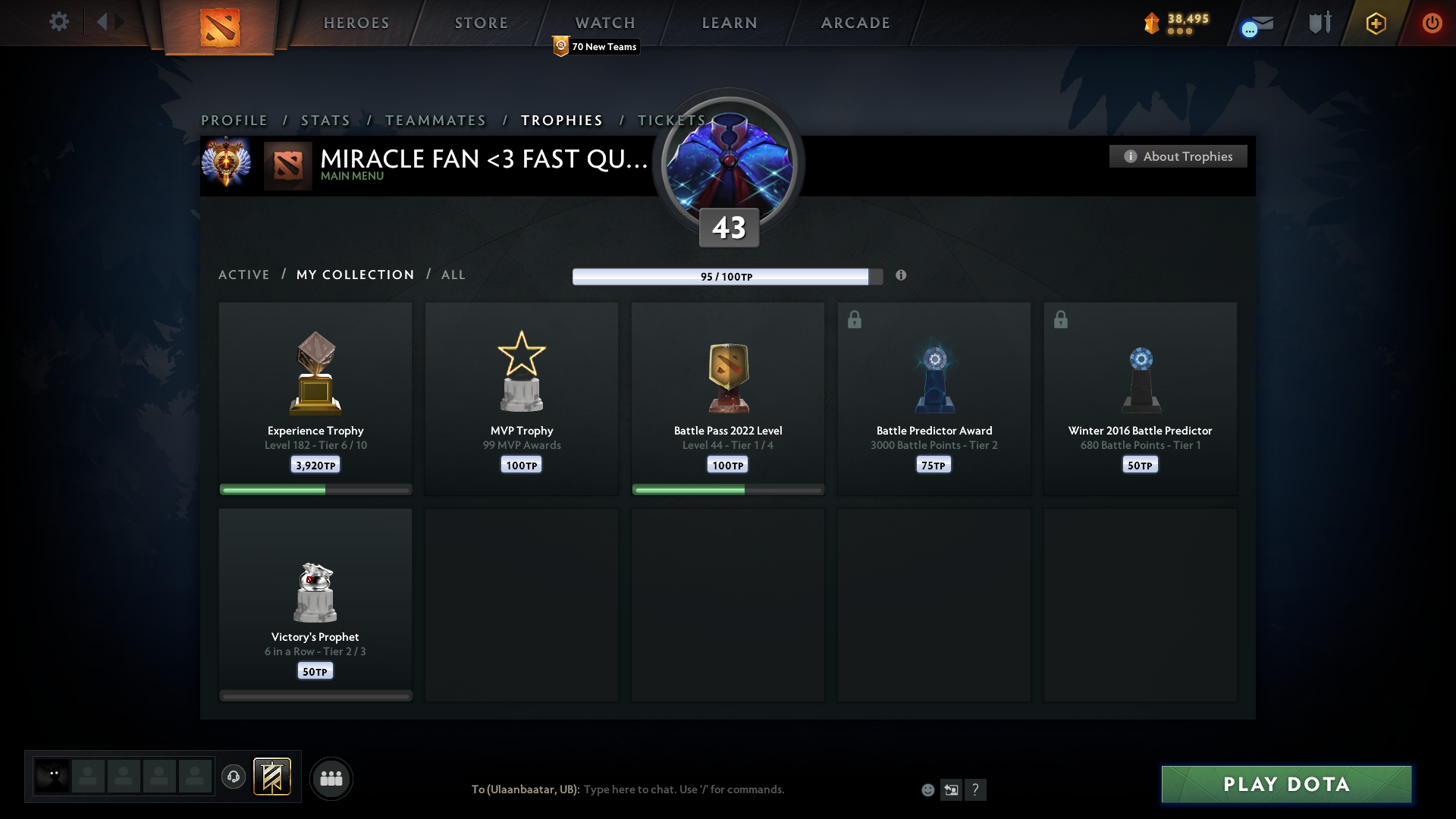This screenshot has height=819, width=1456.
Task: Open the TROPHIES tab
Action: [561, 120]
